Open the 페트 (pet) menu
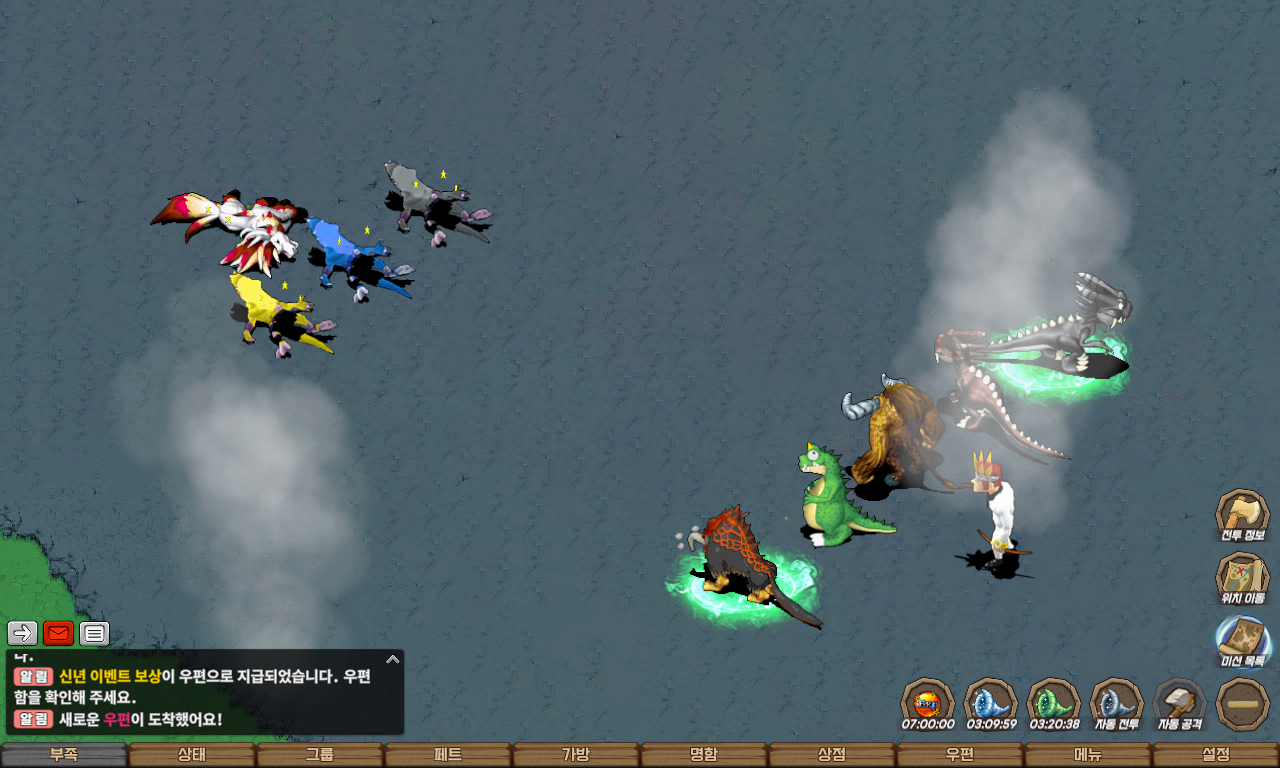This screenshot has width=1280, height=768. (448, 755)
